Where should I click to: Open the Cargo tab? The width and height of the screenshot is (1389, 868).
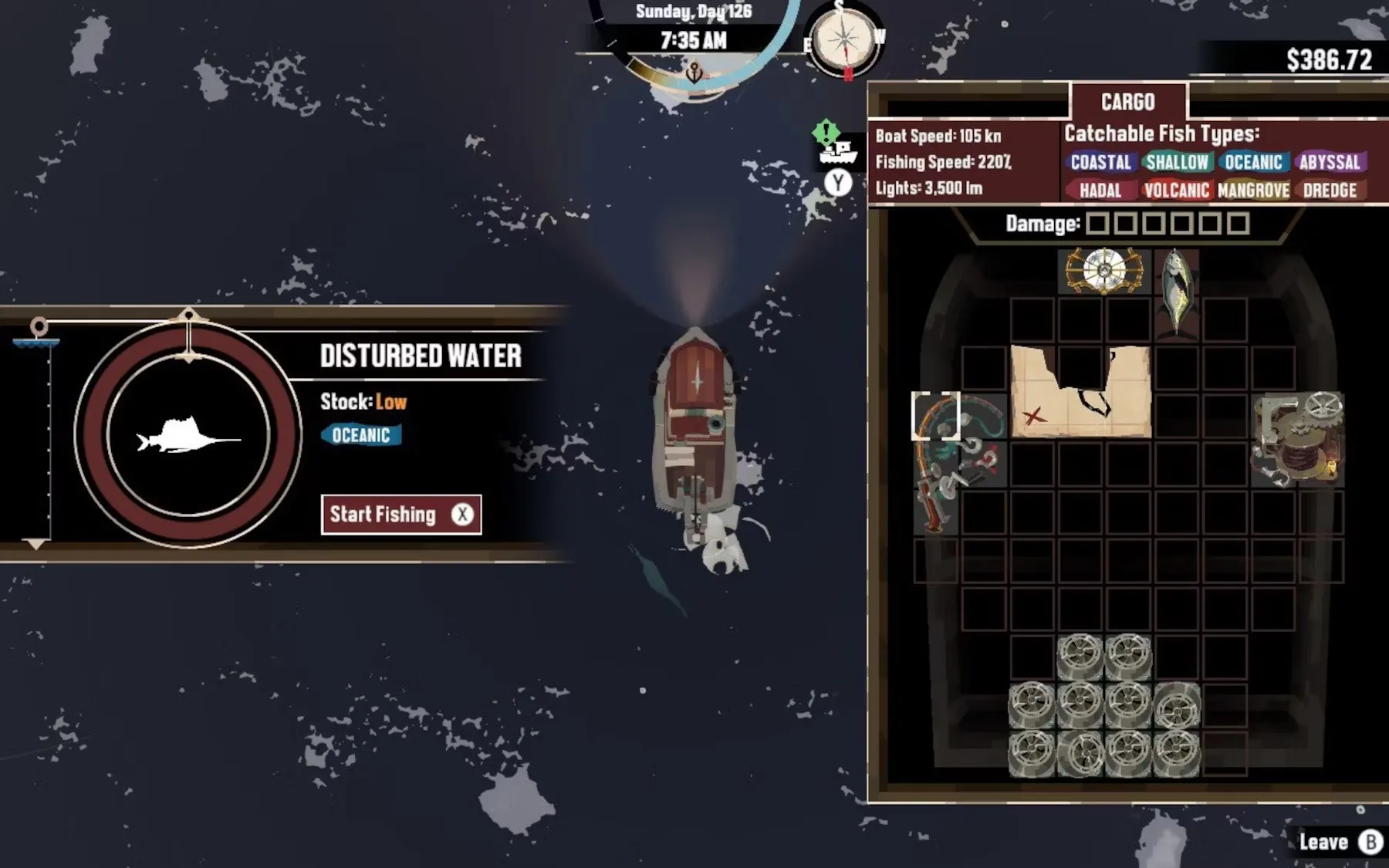pyautogui.click(x=1127, y=102)
